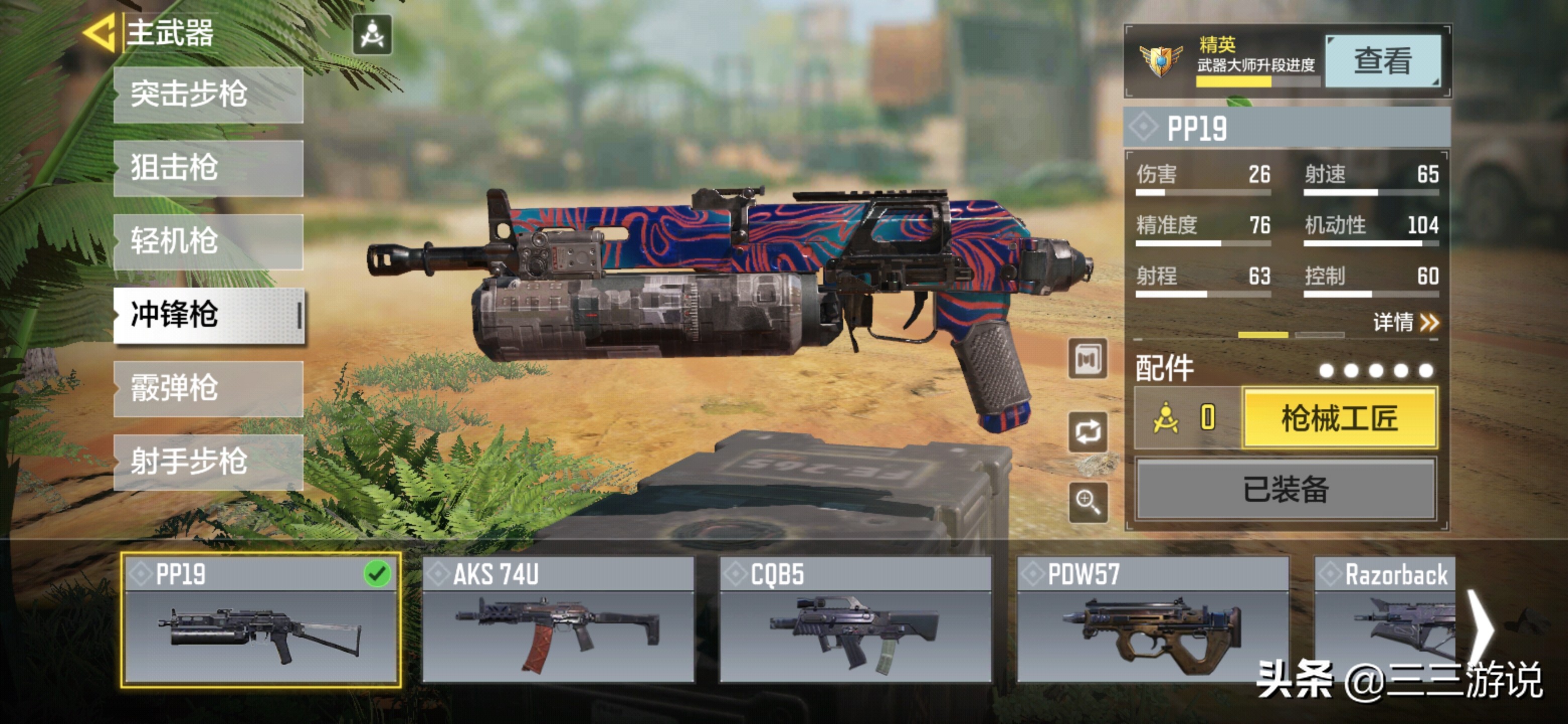This screenshot has width=1568, height=724.
Task: Click the gunsmith compass icon near title
Action: pyautogui.click(x=372, y=35)
